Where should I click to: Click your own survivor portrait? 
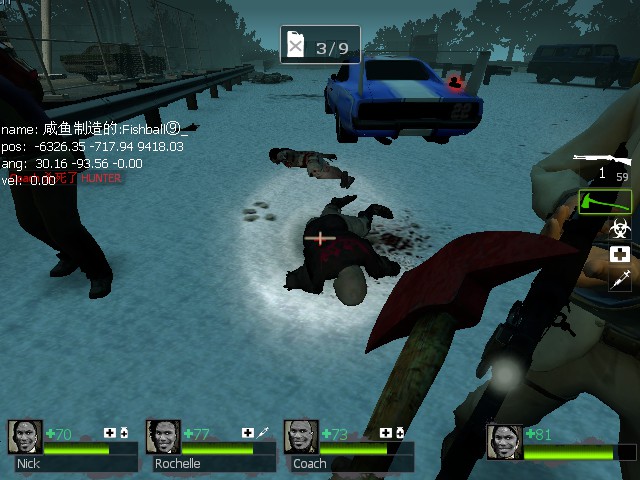click(x=504, y=441)
